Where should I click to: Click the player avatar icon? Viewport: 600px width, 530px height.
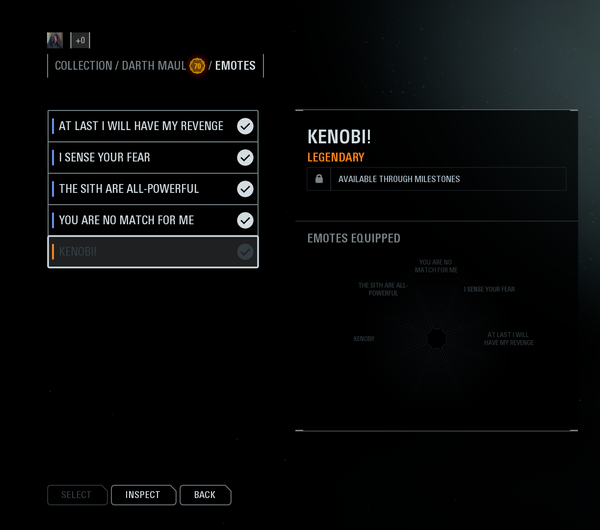pos(55,40)
